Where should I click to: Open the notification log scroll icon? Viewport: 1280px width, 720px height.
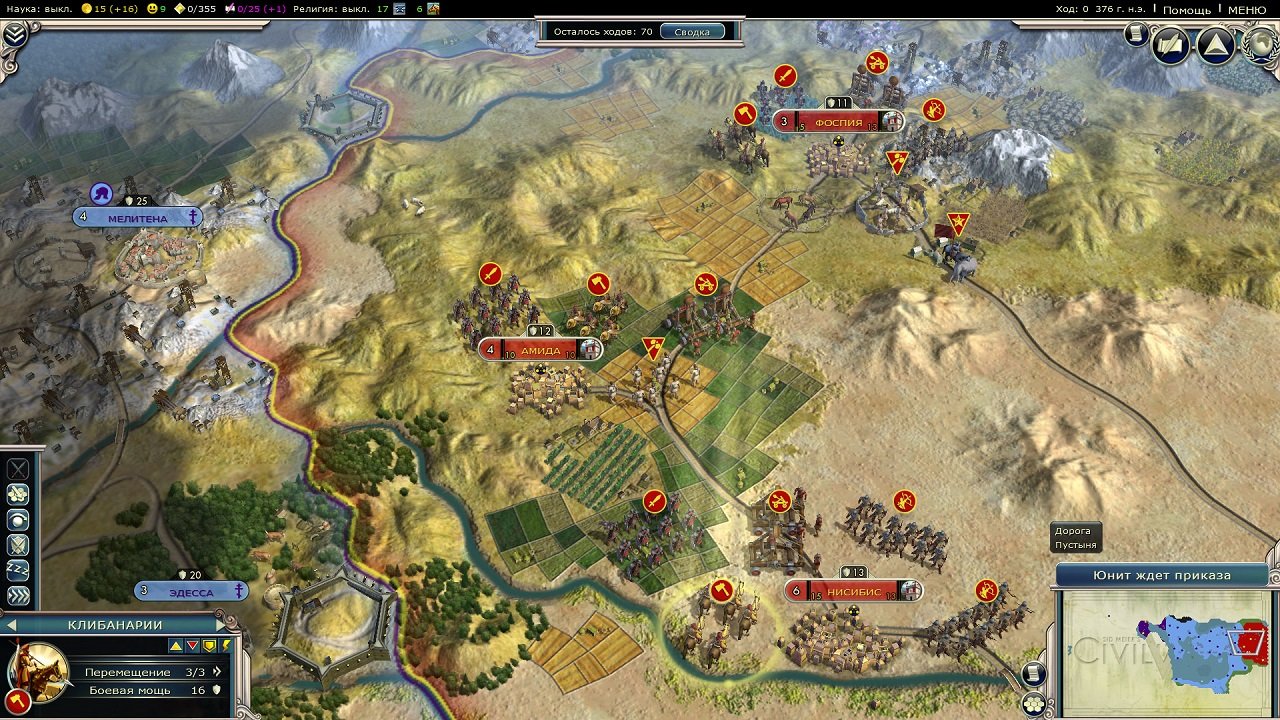tap(1136, 31)
